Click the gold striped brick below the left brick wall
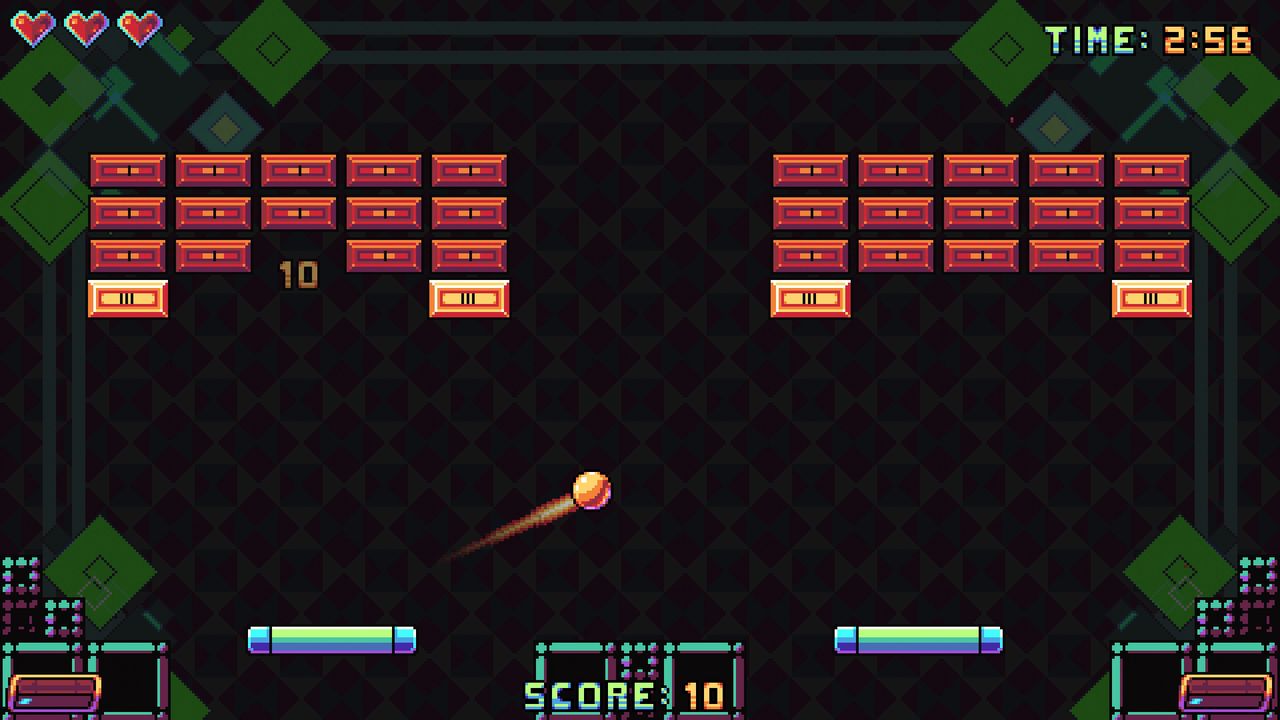This screenshot has width=1280, height=720. coord(470,298)
